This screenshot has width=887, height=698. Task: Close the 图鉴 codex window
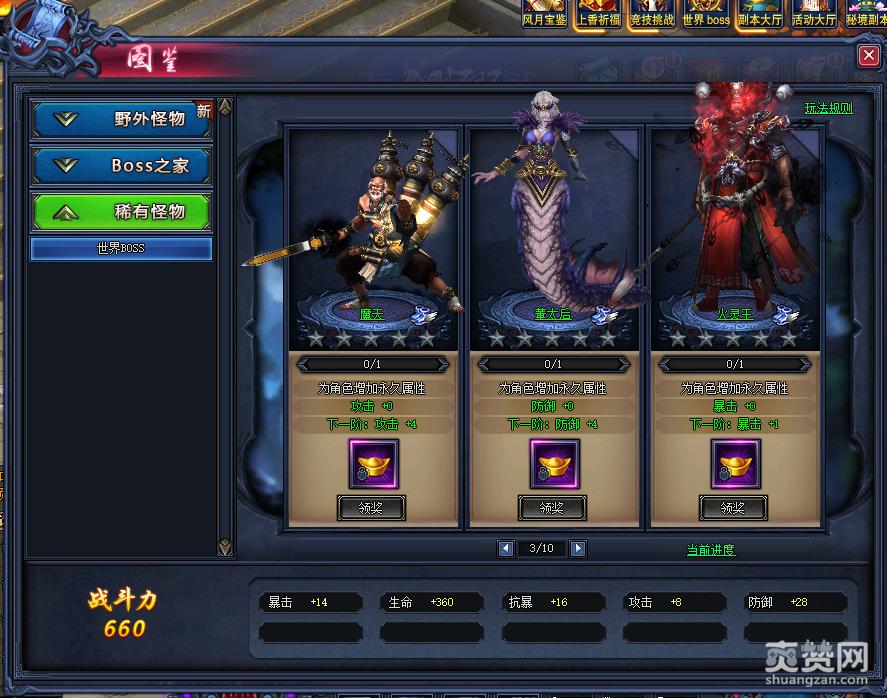868,56
